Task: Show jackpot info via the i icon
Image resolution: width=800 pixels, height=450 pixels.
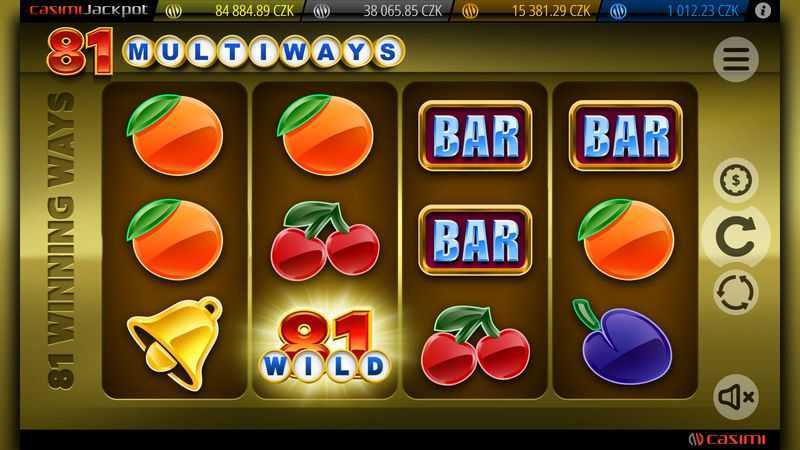Action: point(763,11)
